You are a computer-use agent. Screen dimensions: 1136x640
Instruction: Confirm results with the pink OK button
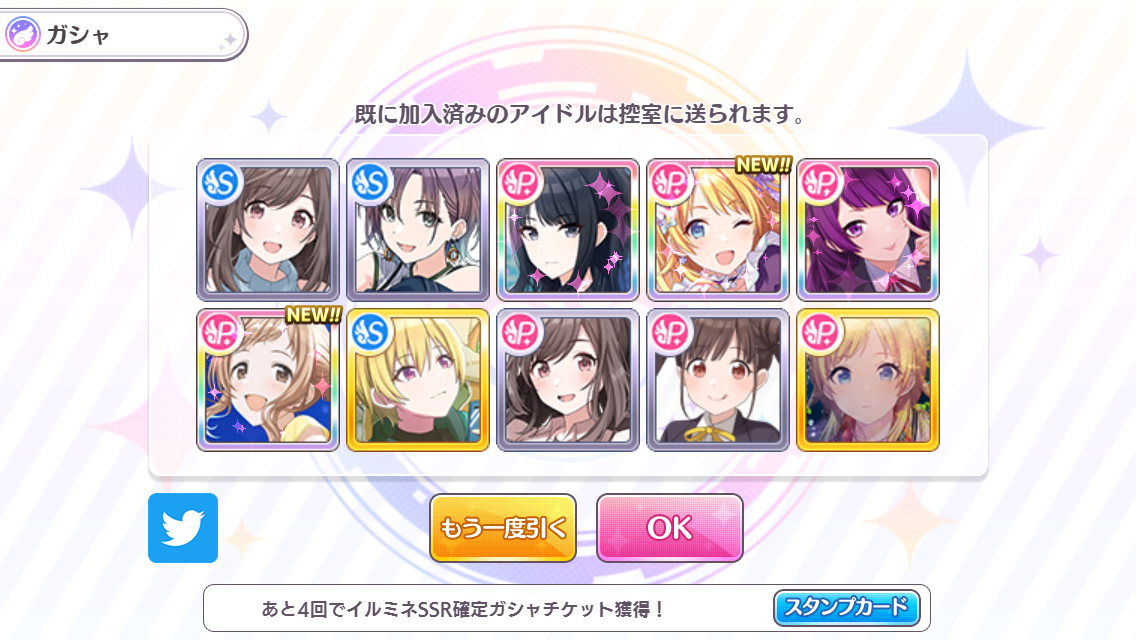669,528
